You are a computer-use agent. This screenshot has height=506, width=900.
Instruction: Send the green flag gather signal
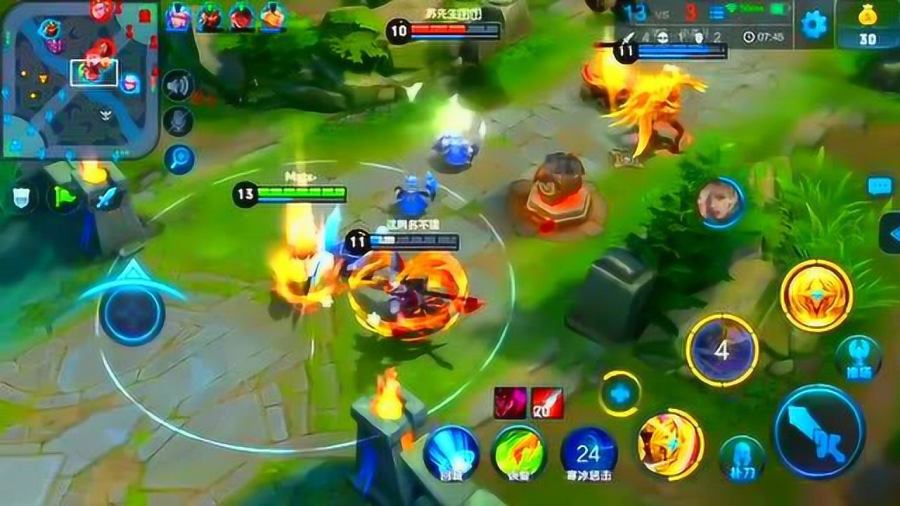[64, 197]
